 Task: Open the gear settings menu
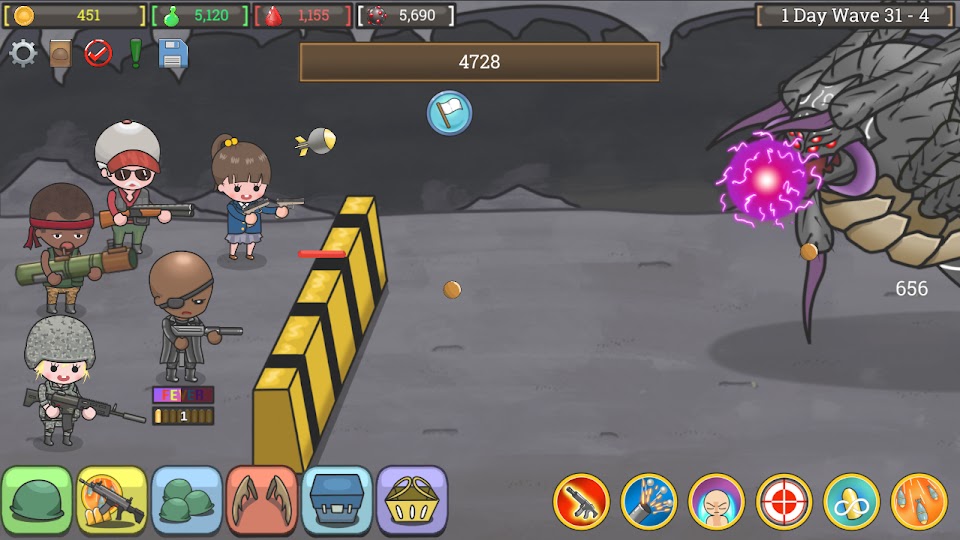[x=23, y=53]
